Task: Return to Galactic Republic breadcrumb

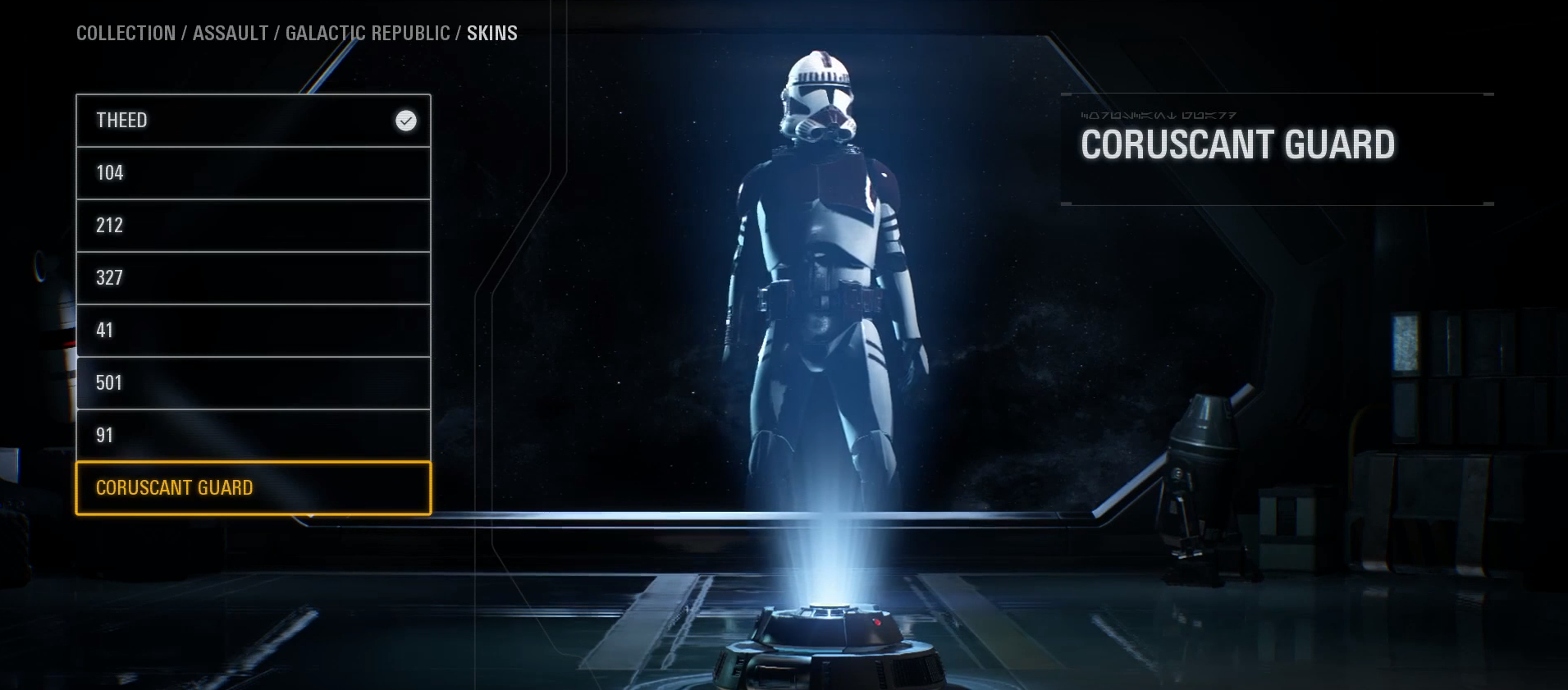Action: (368, 34)
